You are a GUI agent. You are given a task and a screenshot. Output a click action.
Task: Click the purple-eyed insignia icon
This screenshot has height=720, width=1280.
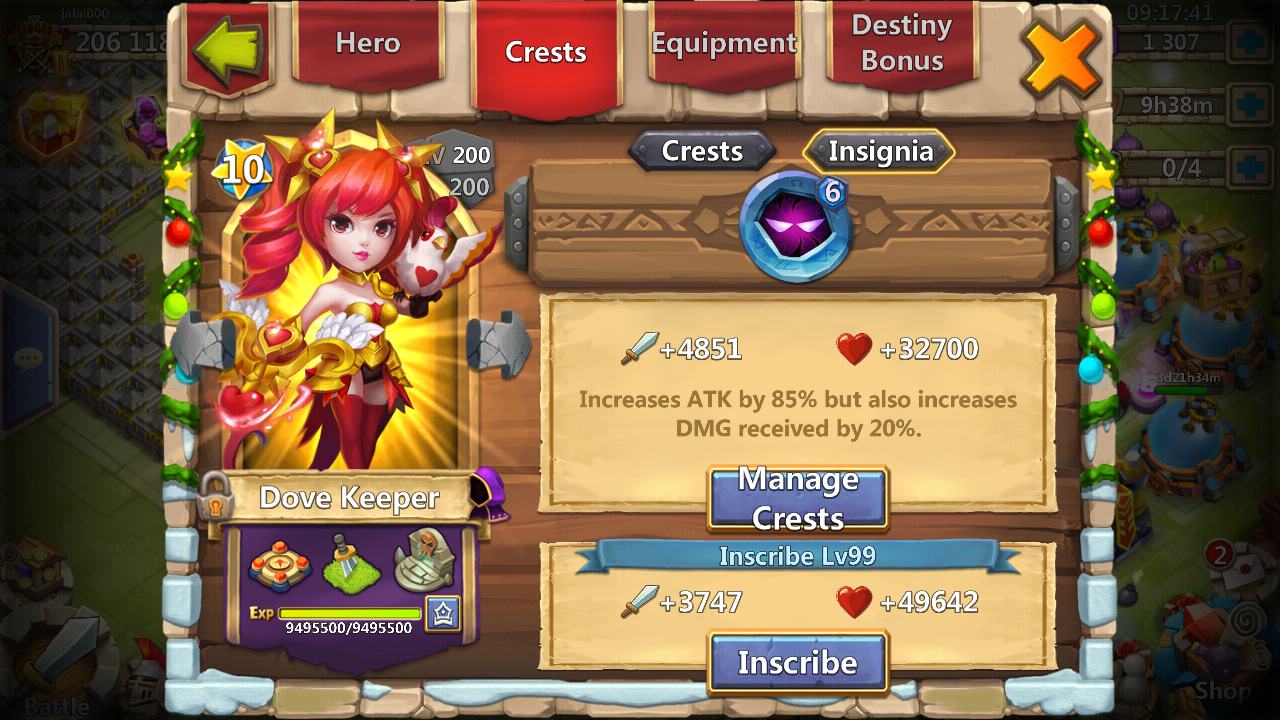(x=794, y=226)
